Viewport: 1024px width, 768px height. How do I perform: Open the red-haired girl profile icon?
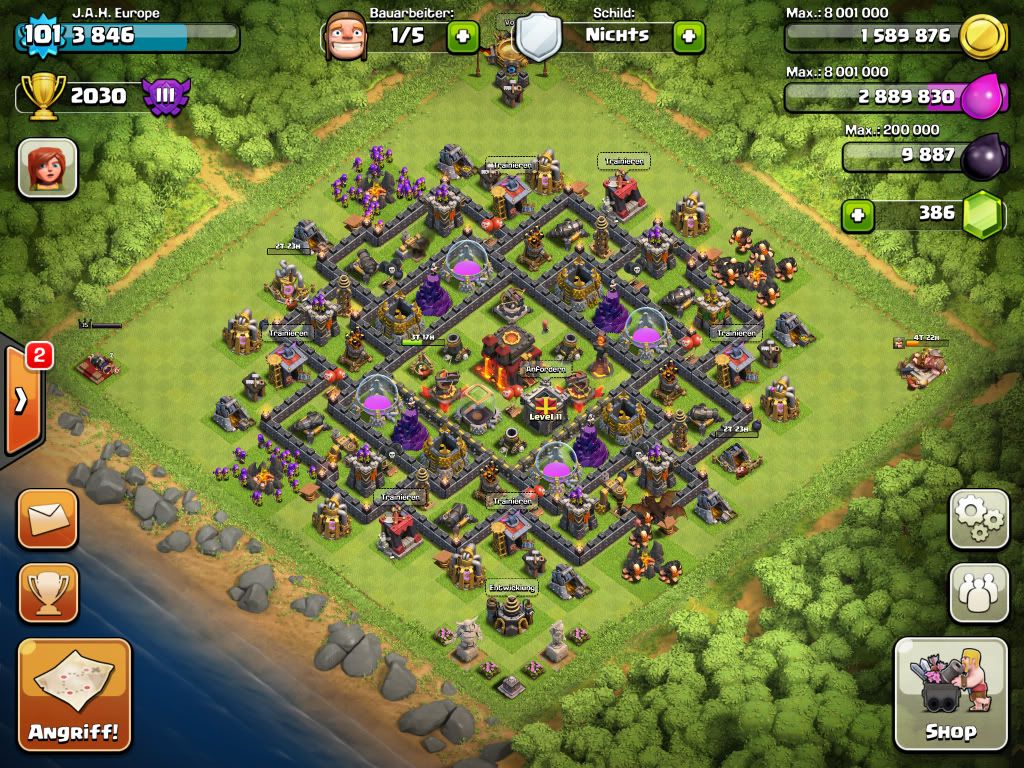click(x=47, y=167)
